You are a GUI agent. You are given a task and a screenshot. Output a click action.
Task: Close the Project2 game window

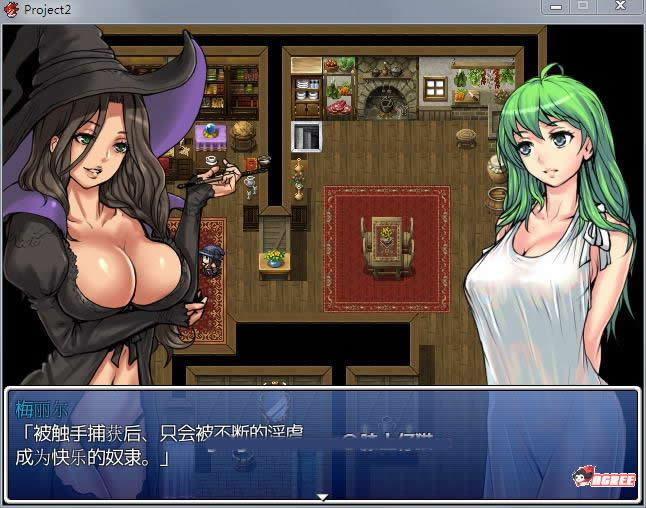619,7
